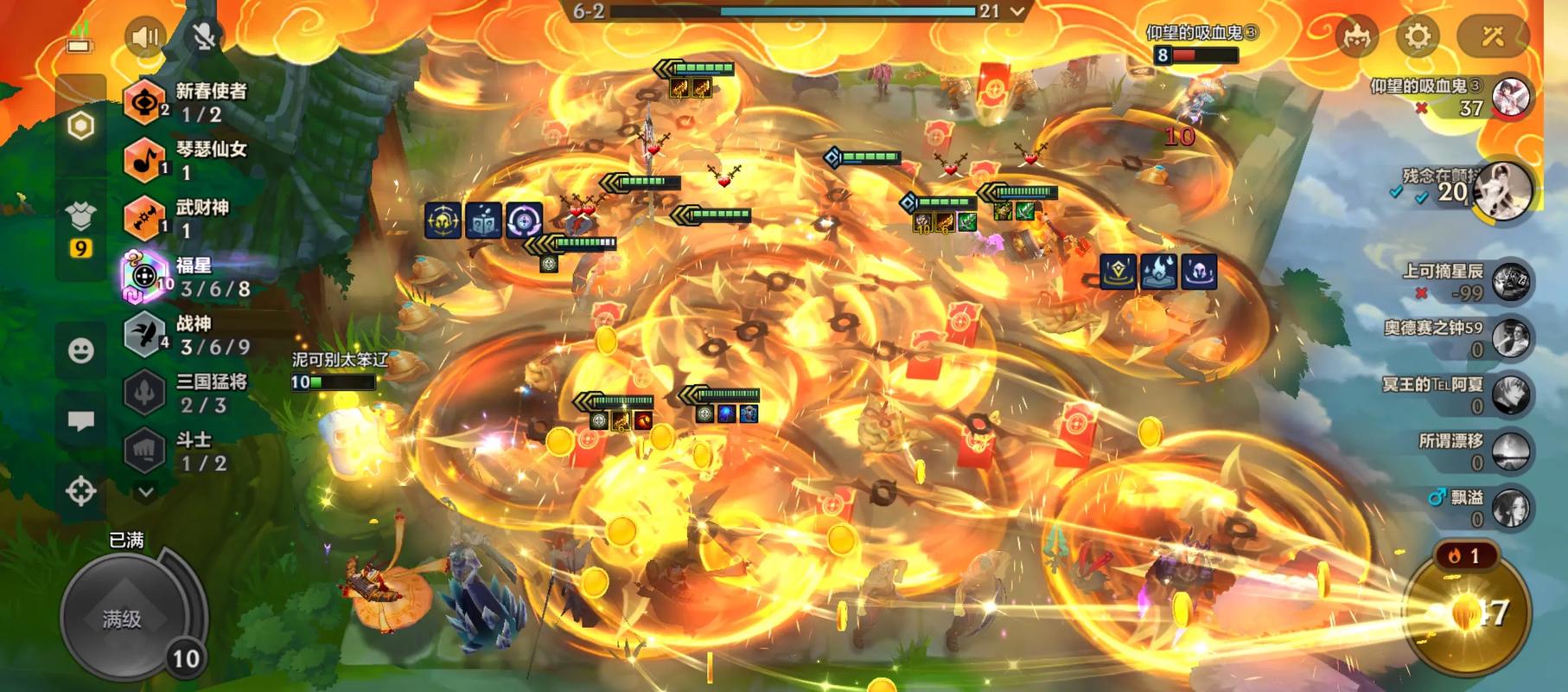Click the crosshair locate button
This screenshot has height=692, width=1568.
(x=81, y=491)
